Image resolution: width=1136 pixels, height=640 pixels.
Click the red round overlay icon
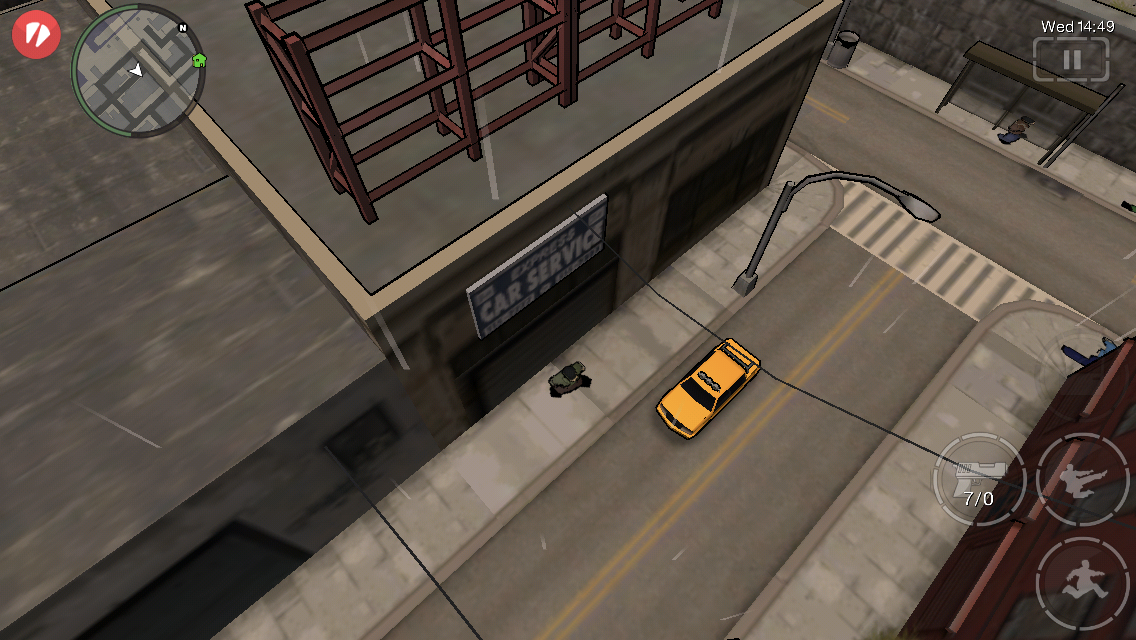pyautogui.click(x=36, y=34)
